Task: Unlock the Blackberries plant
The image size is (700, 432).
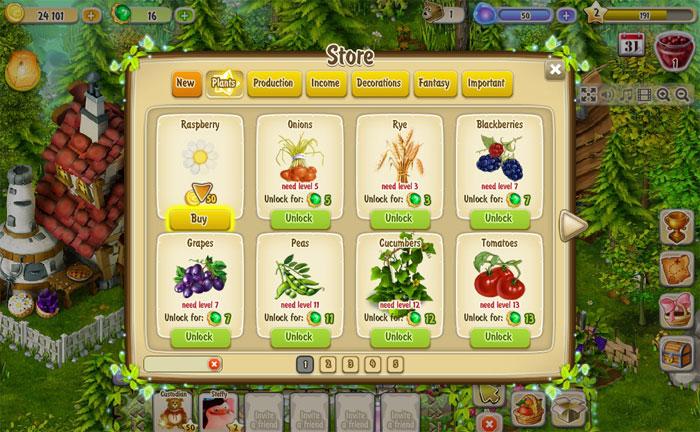Action: coord(498,218)
